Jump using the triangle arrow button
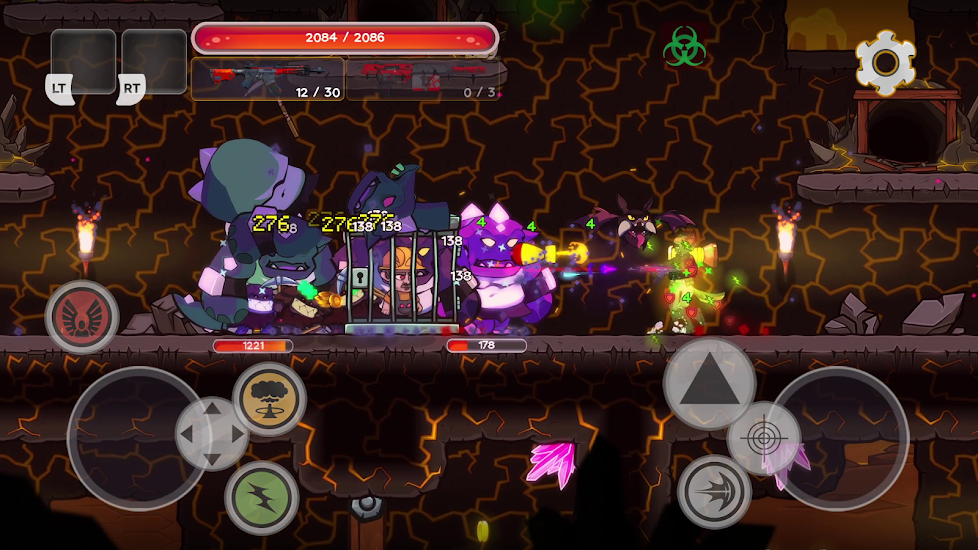 [709, 383]
